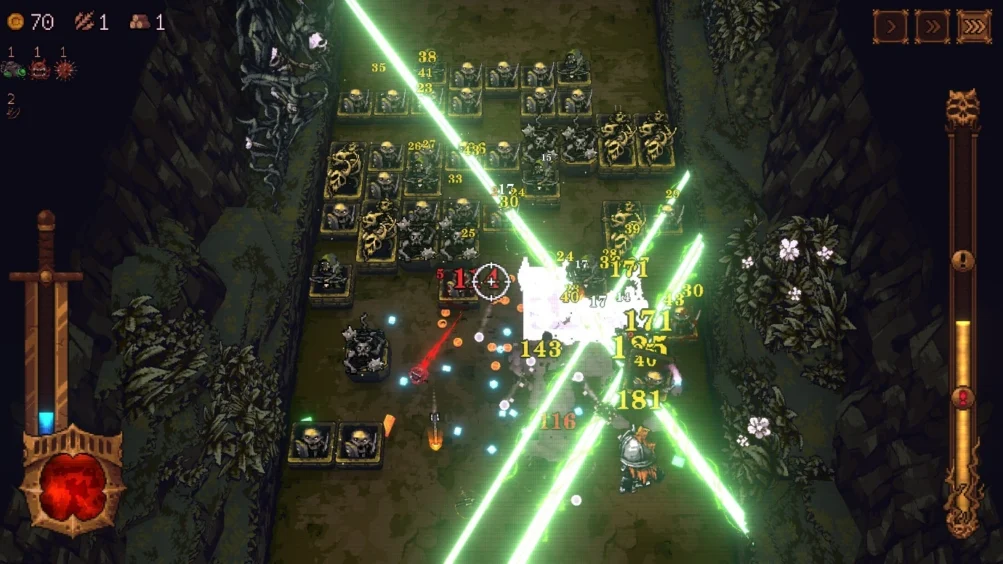Switch to double-arrow fast speed

(x=932, y=26)
